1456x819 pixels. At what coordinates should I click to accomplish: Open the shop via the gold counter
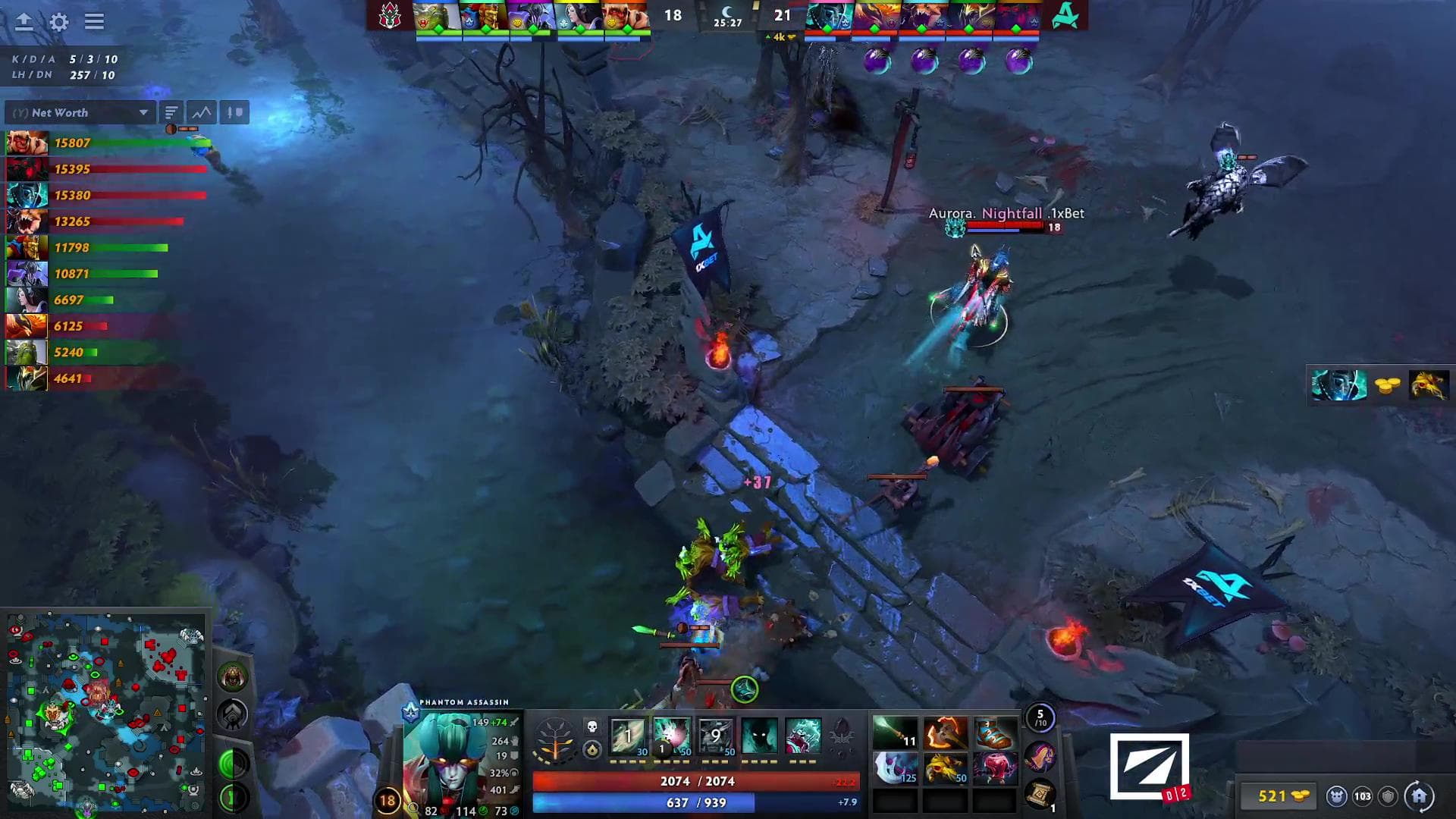1280,795
